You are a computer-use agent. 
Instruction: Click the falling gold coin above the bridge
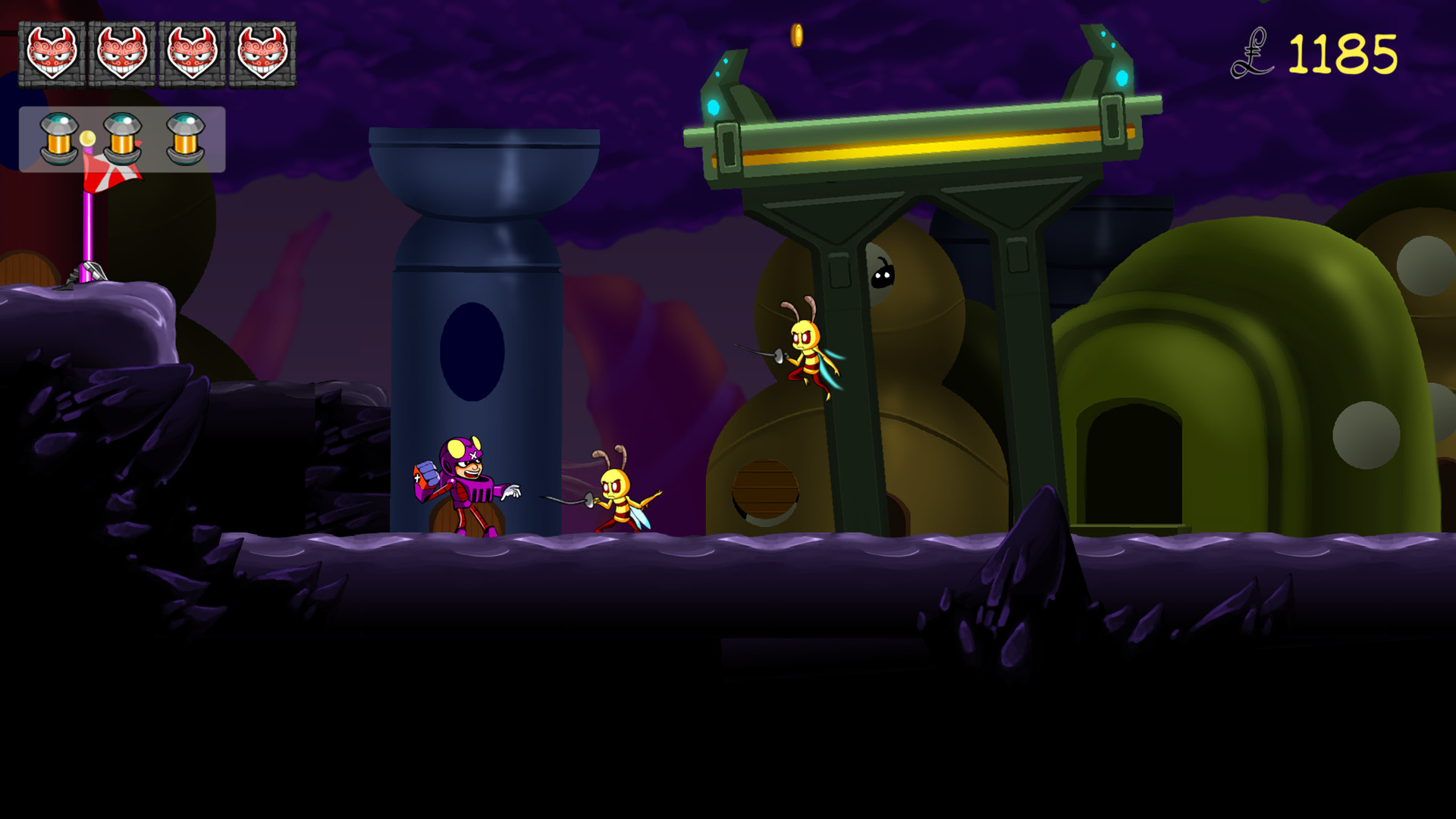click(797, 36)
